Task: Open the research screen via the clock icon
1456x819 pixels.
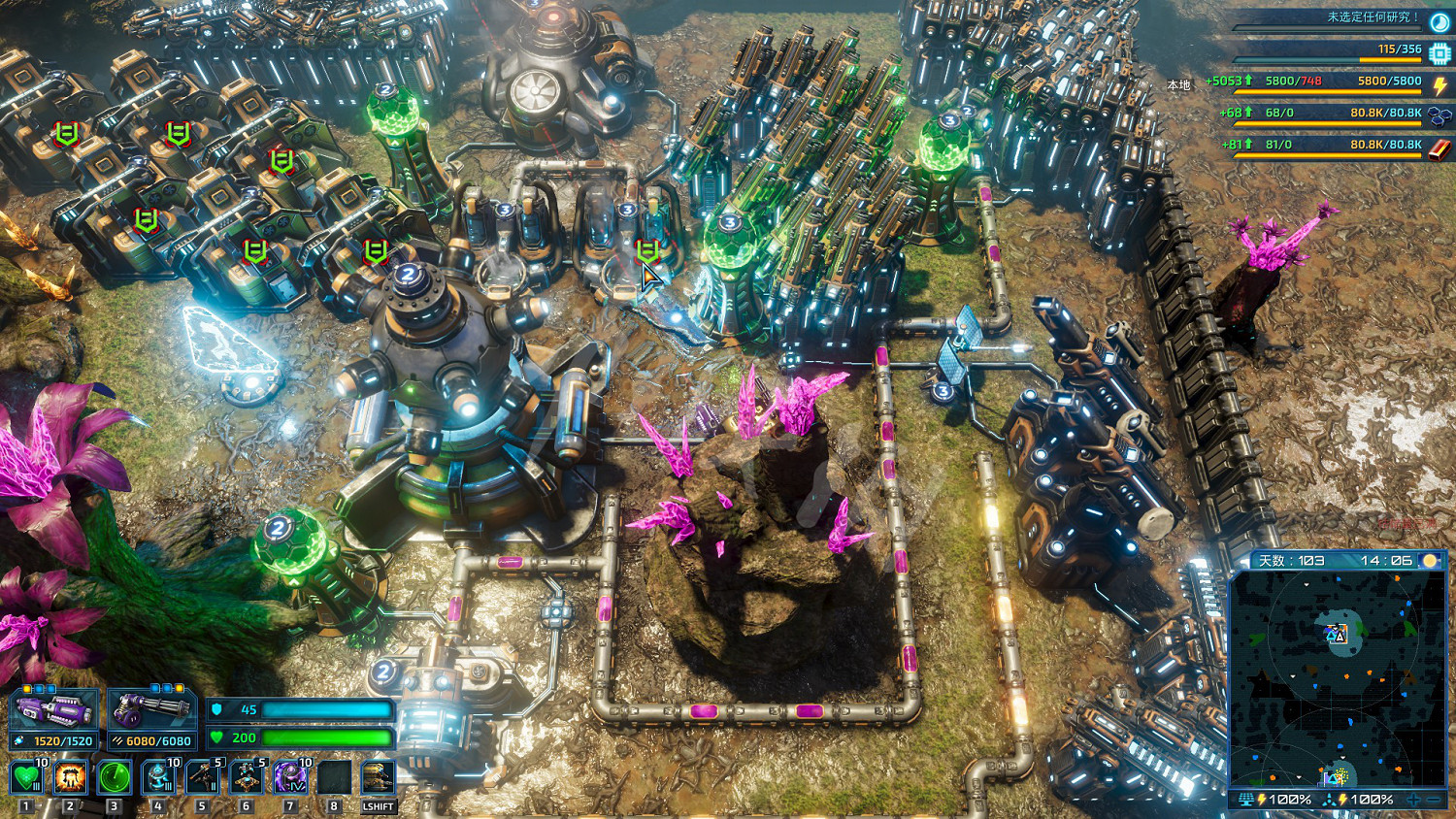Action: click(x=1439, y=22)
